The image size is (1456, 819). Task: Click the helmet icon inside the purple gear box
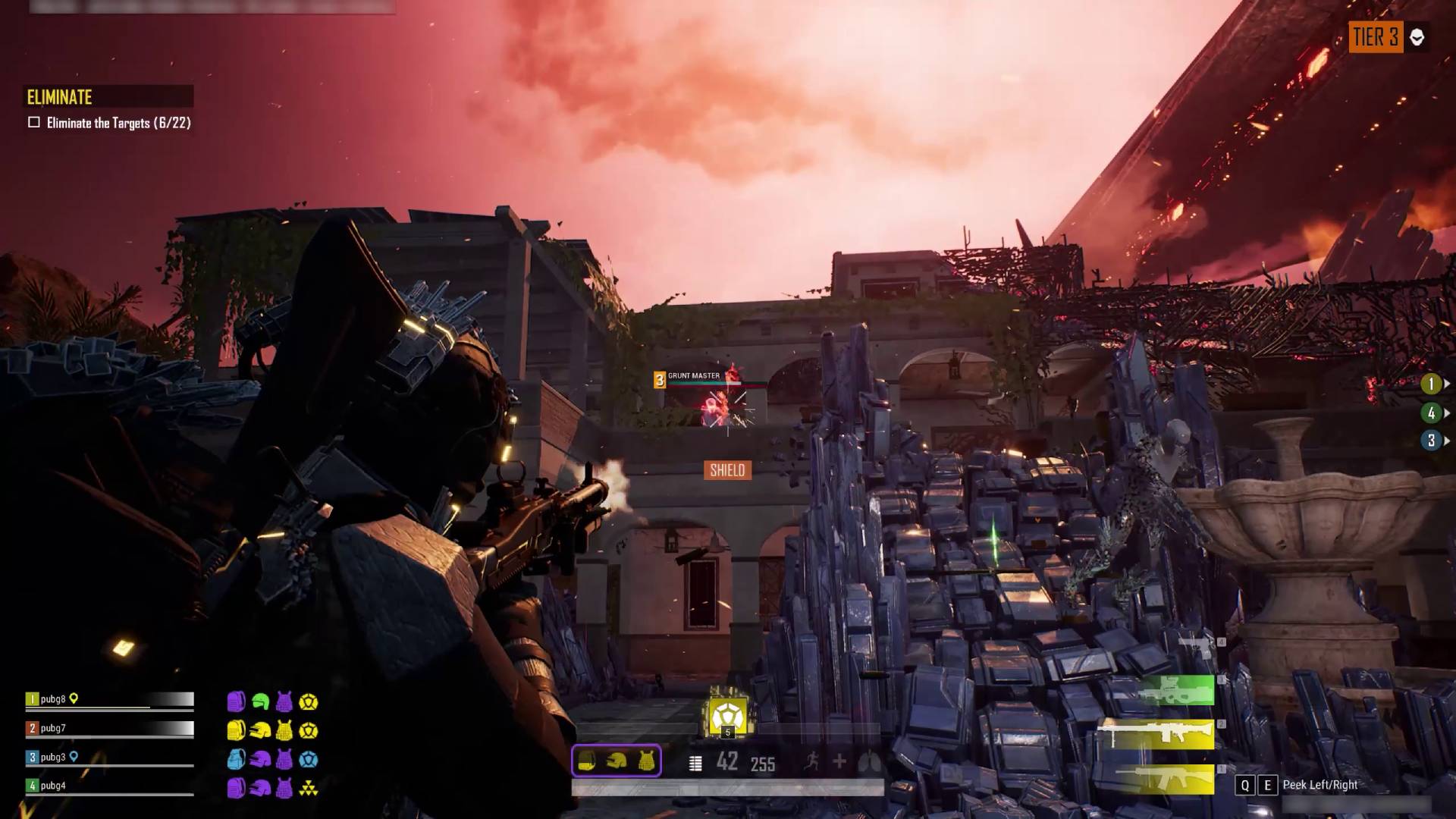(615, 761)
